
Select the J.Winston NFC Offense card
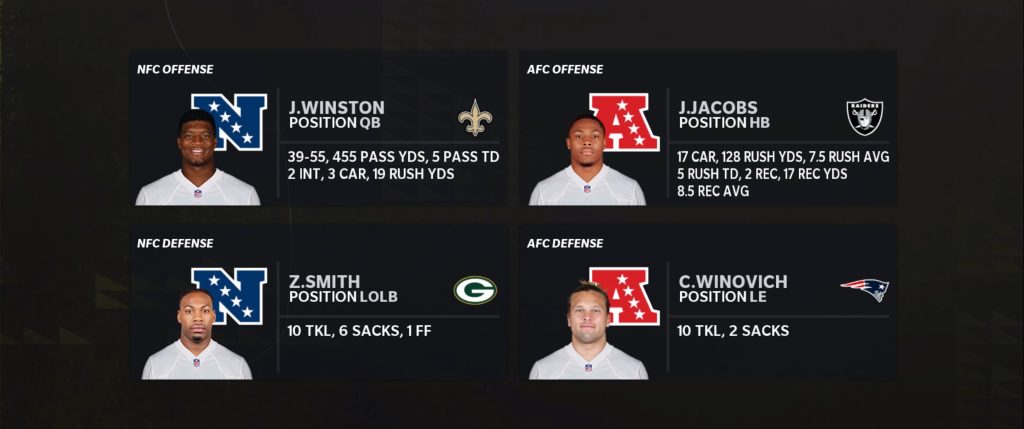(x=318, y=130)
